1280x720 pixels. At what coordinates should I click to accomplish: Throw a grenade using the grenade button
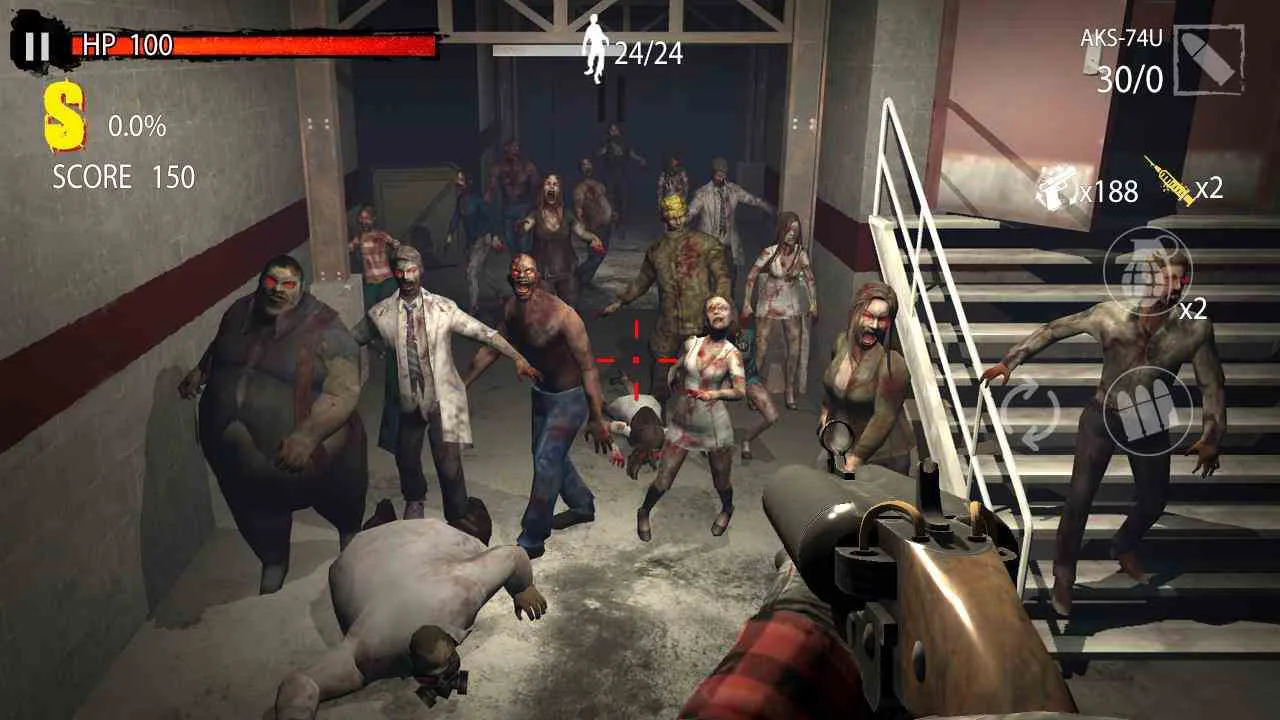pos(1148,275)
